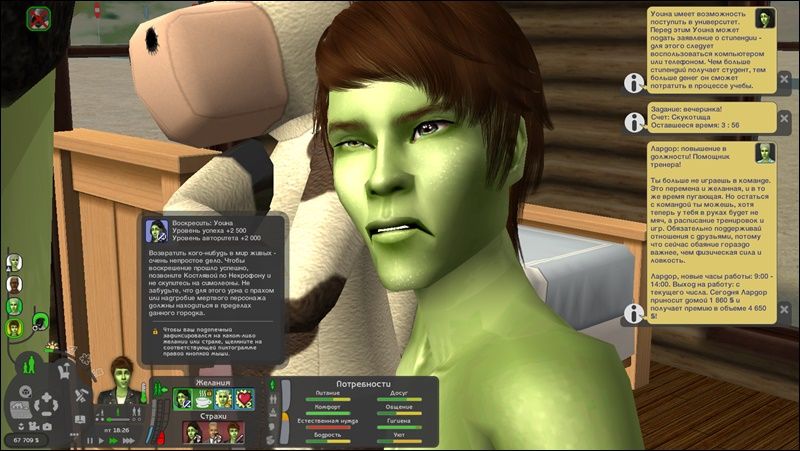This screenshot has height=451, width=800.
Task: Switch to the currently selected bottom household Sim
Action: click(14, 326)
